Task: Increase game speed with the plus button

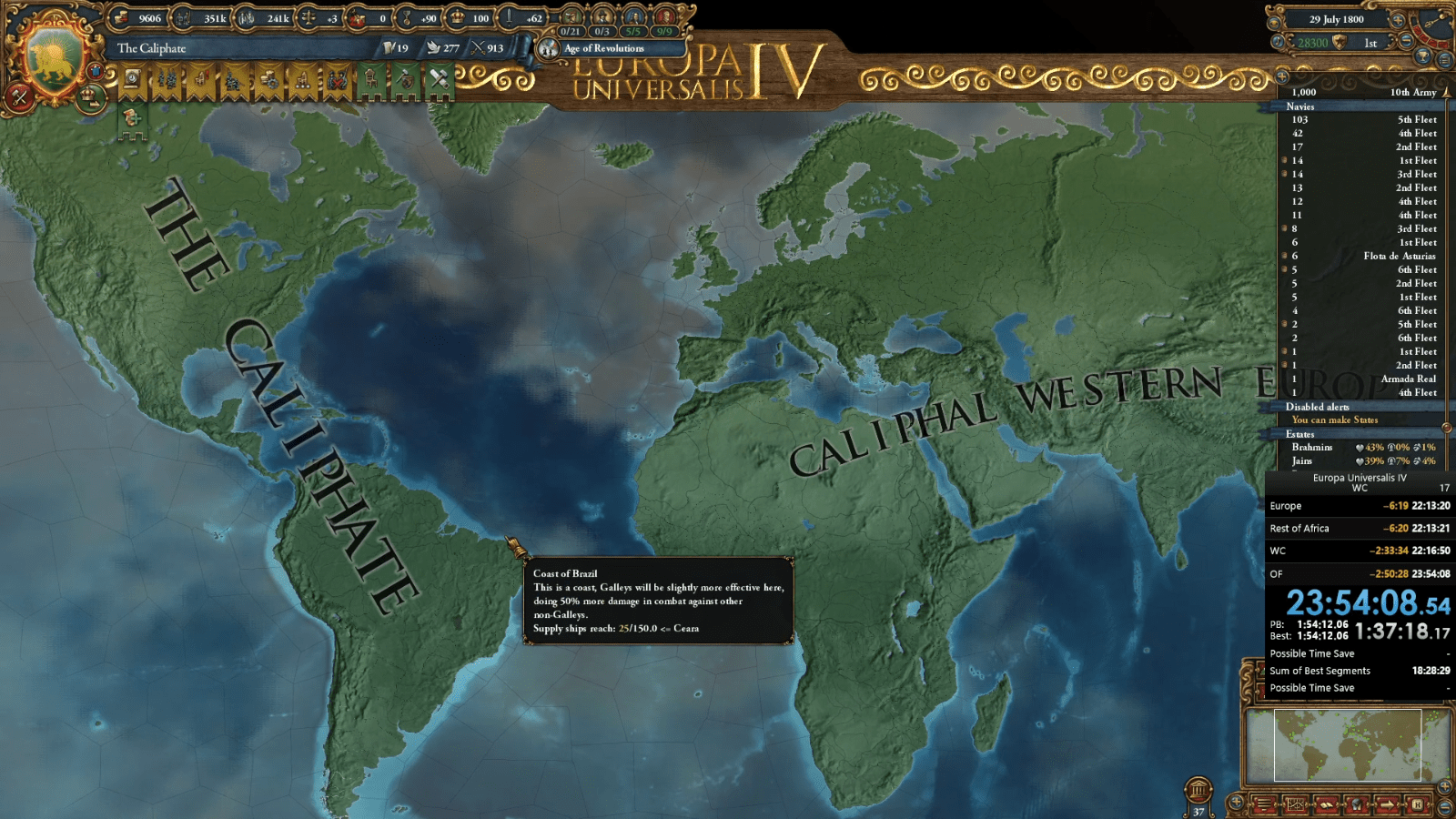Action: pos(1400,21)
